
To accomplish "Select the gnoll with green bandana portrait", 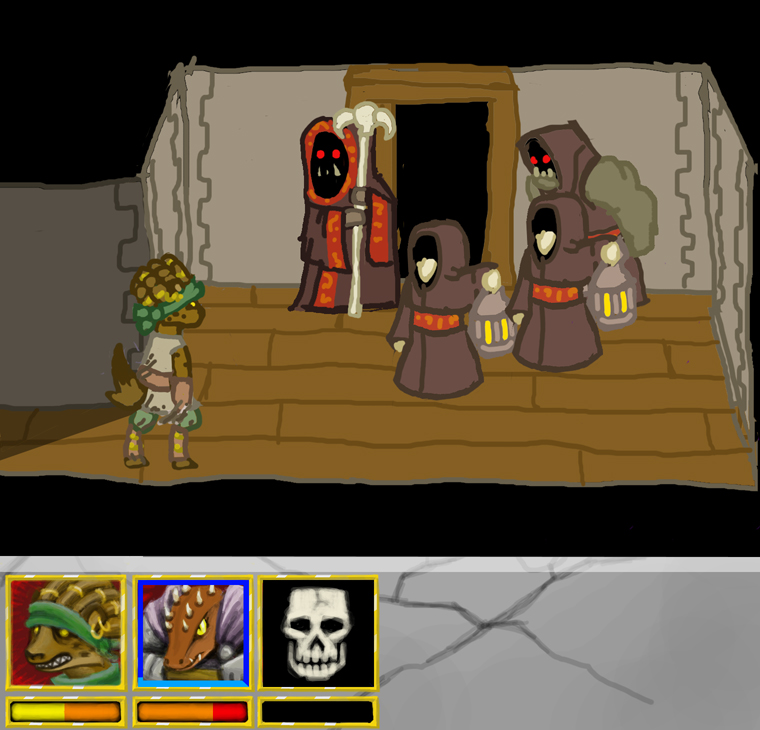I will click(66, 632).
